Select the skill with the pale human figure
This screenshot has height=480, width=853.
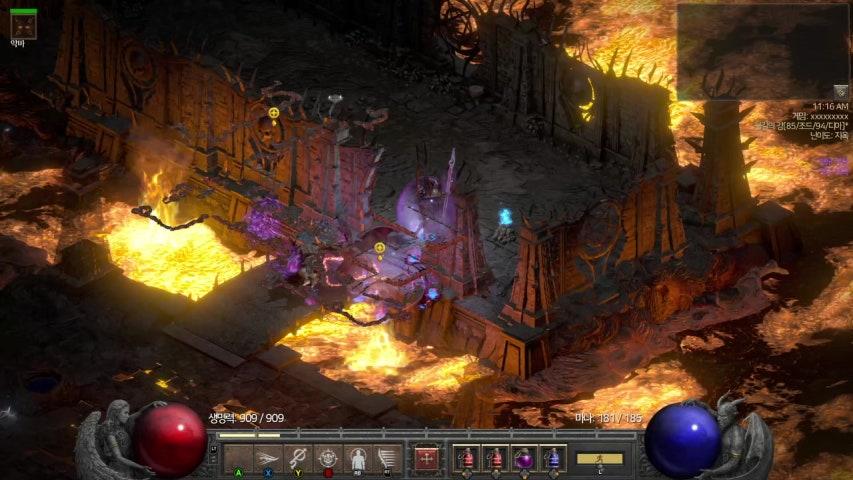click(x=357, y=458)
